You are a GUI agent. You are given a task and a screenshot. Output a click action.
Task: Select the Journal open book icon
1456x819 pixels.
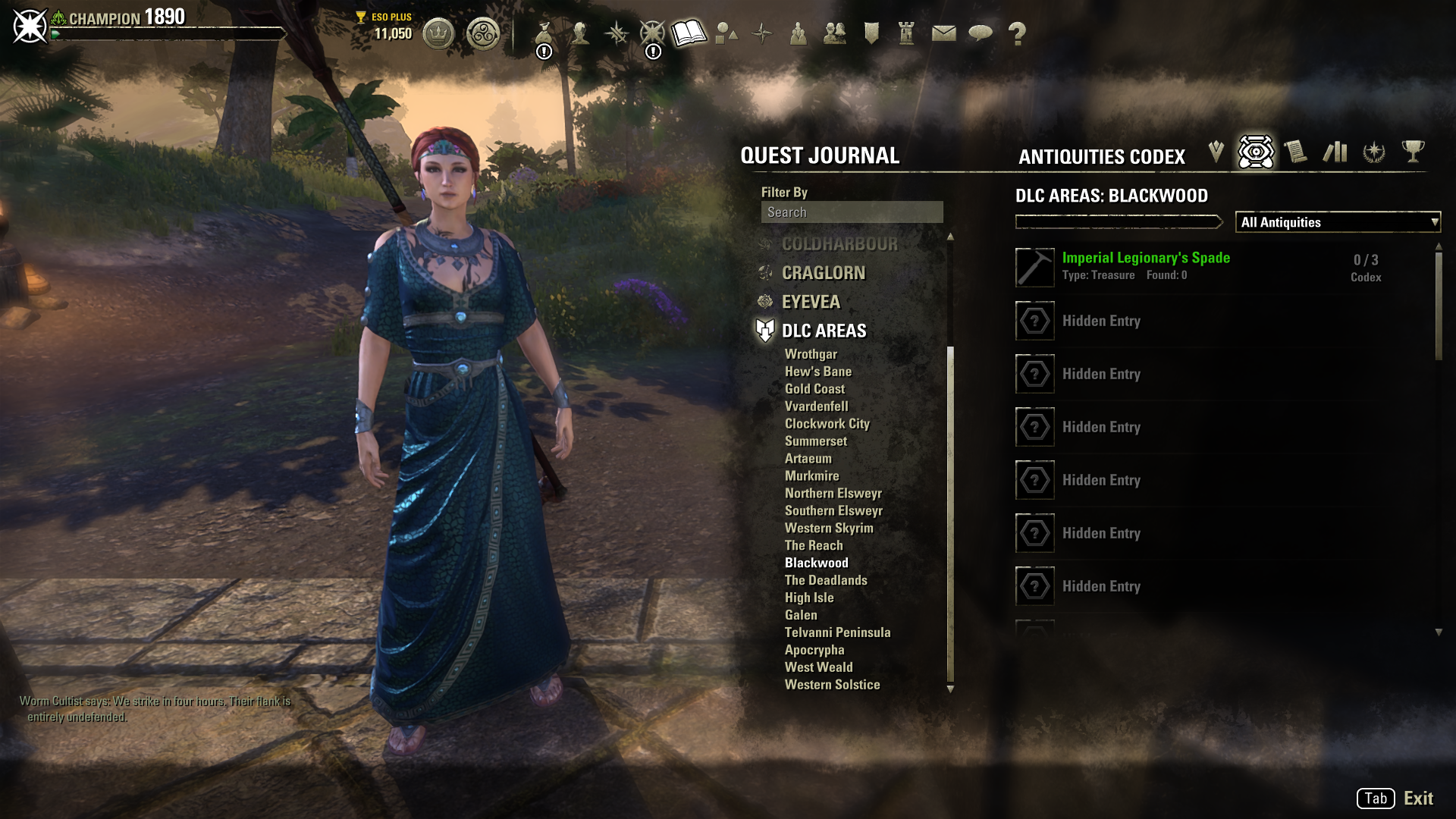pos(689,33)
